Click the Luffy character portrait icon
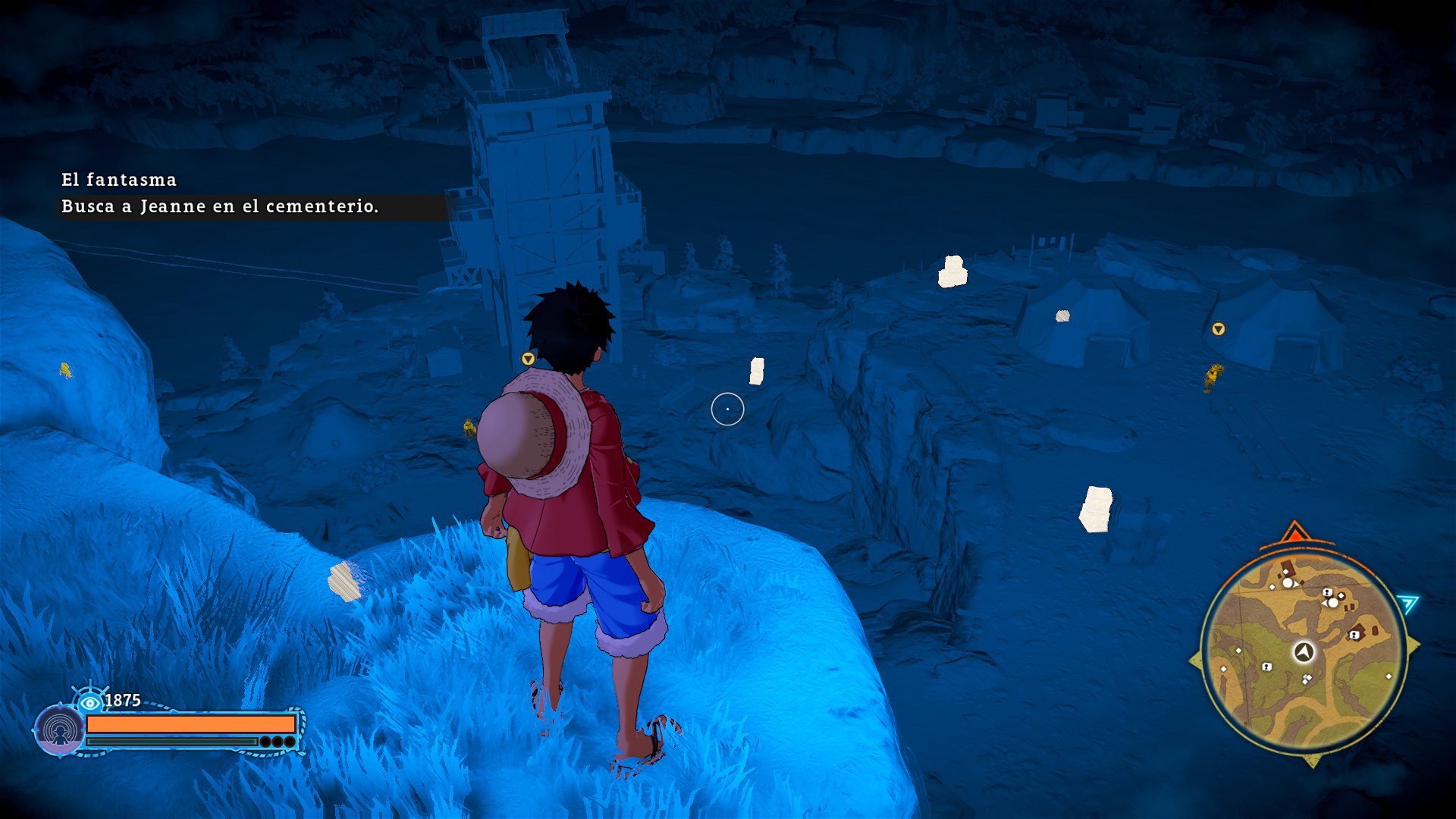Viewport: 1456px width, 819px height. pos(61,730)
